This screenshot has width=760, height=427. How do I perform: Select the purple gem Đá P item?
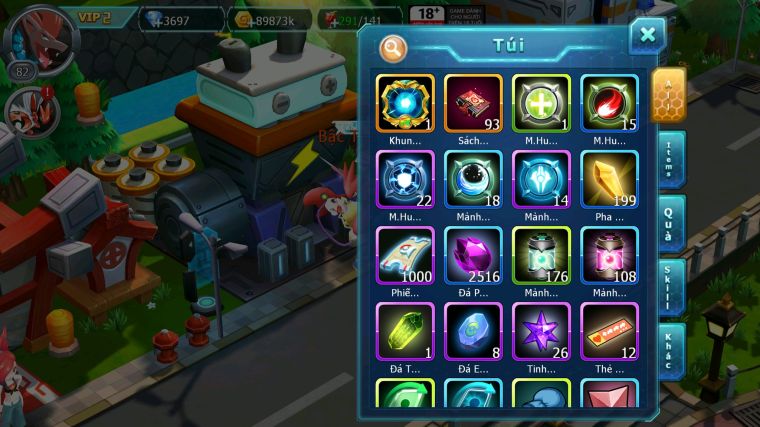pos(473,255)
